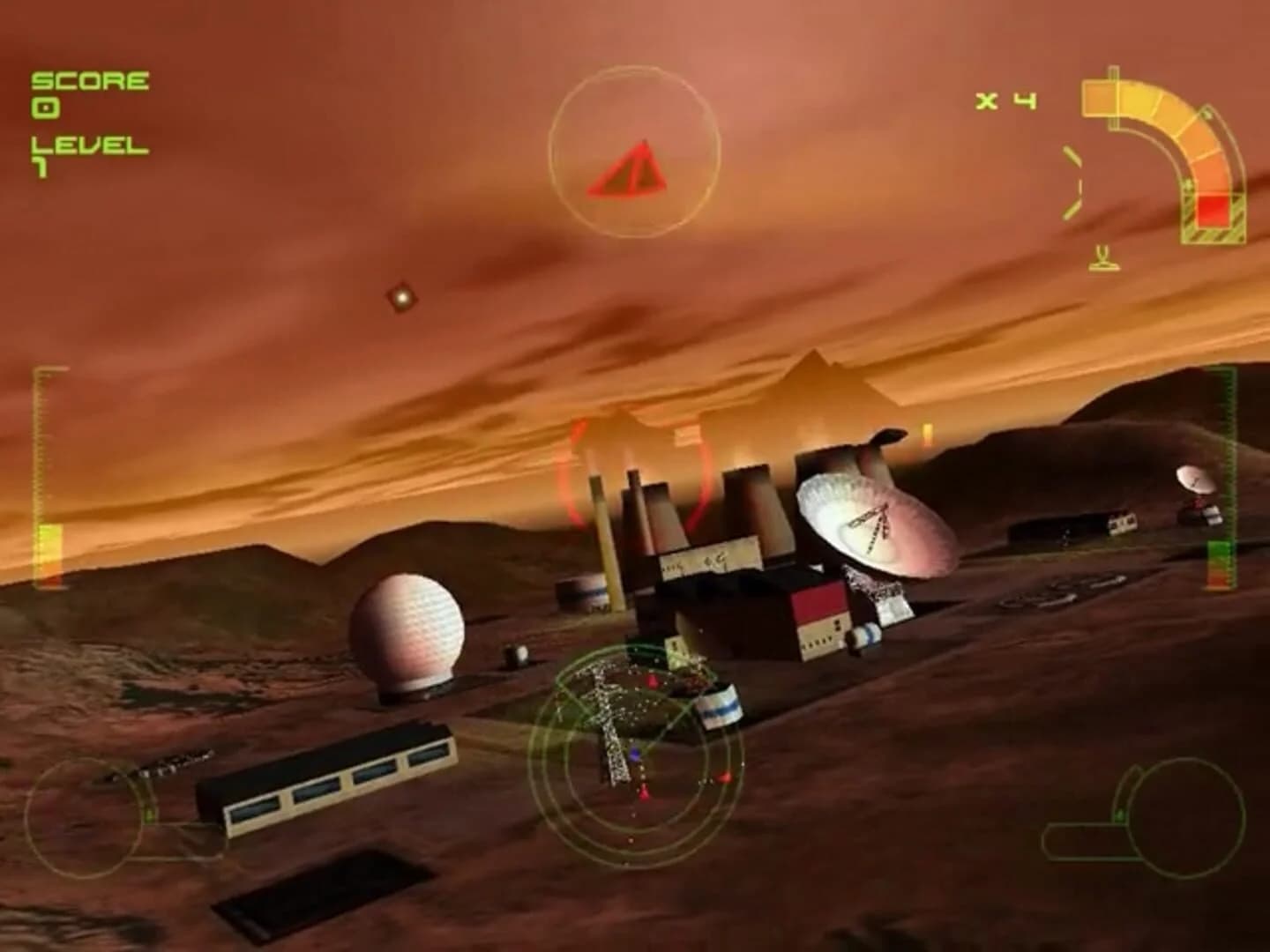
Task: Select the blue player blip on the circular radar
Action: (633, 754)
